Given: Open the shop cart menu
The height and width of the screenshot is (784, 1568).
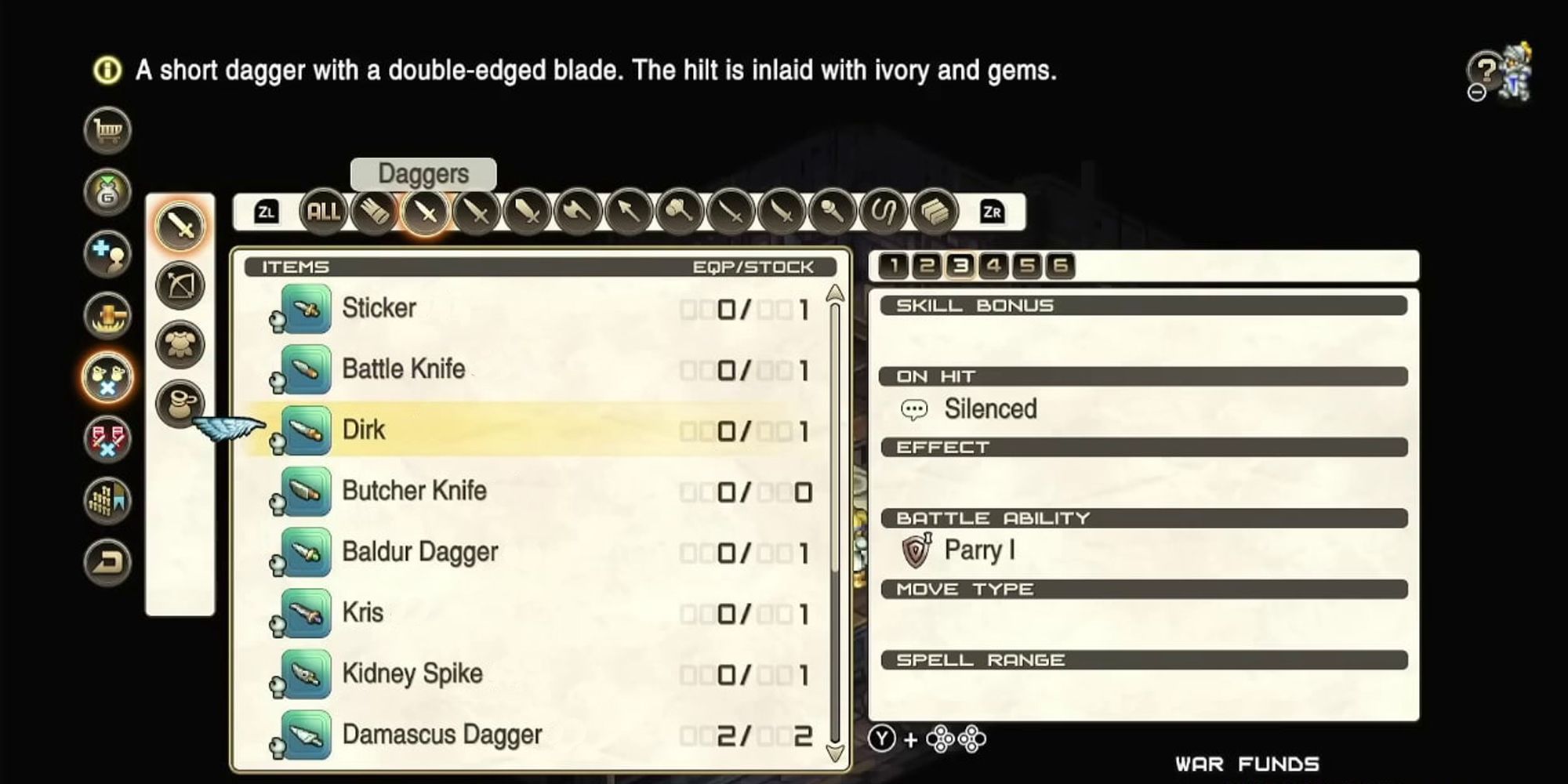Looking at the screenshot, I should (107, 131).
